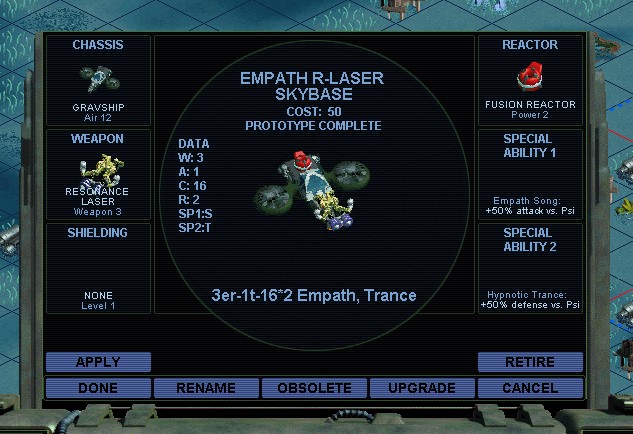Open Special Ability 1 Empath Song
The width and height of the screenshot is (633, 434).
530,174
